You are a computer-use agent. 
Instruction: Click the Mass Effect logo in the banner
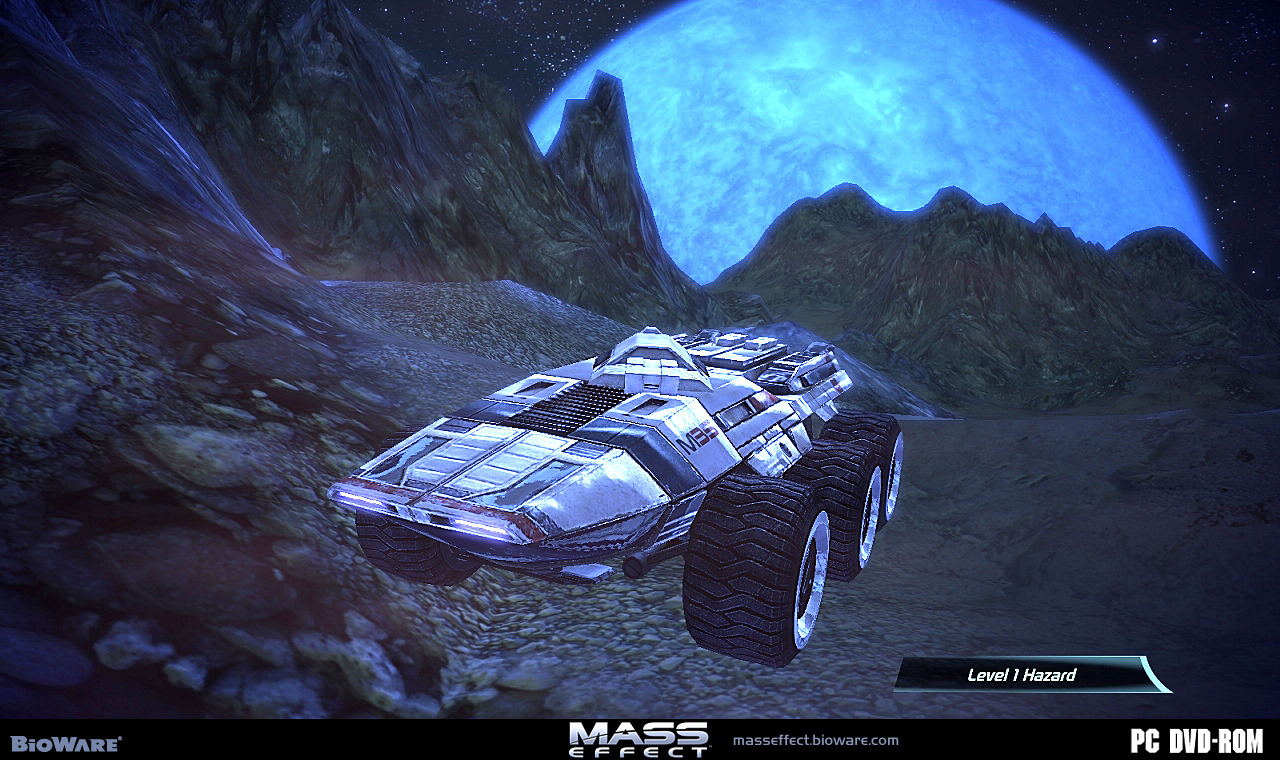click(639, 739)
